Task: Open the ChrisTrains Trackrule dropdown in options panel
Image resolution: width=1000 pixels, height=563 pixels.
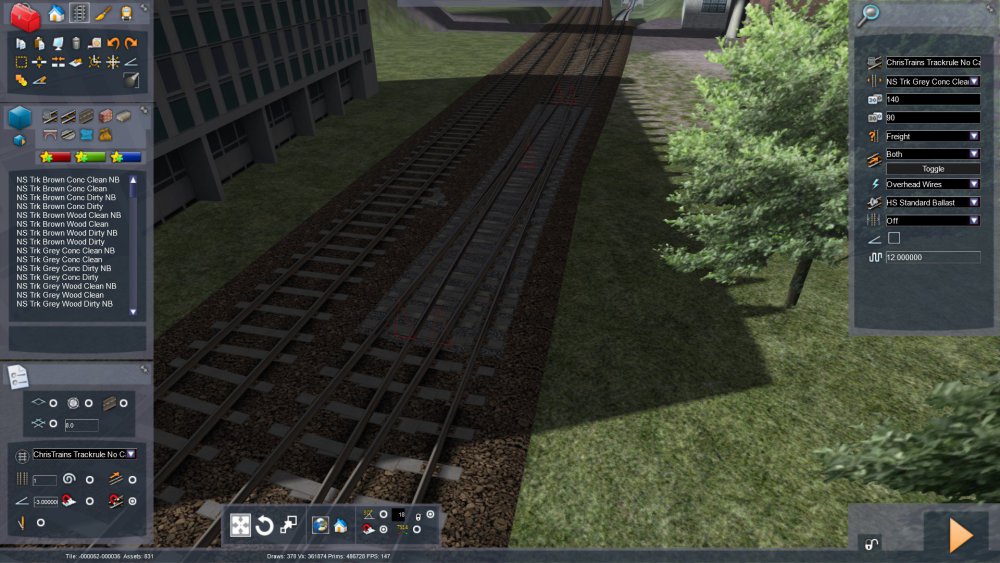Action: point(85,454)
